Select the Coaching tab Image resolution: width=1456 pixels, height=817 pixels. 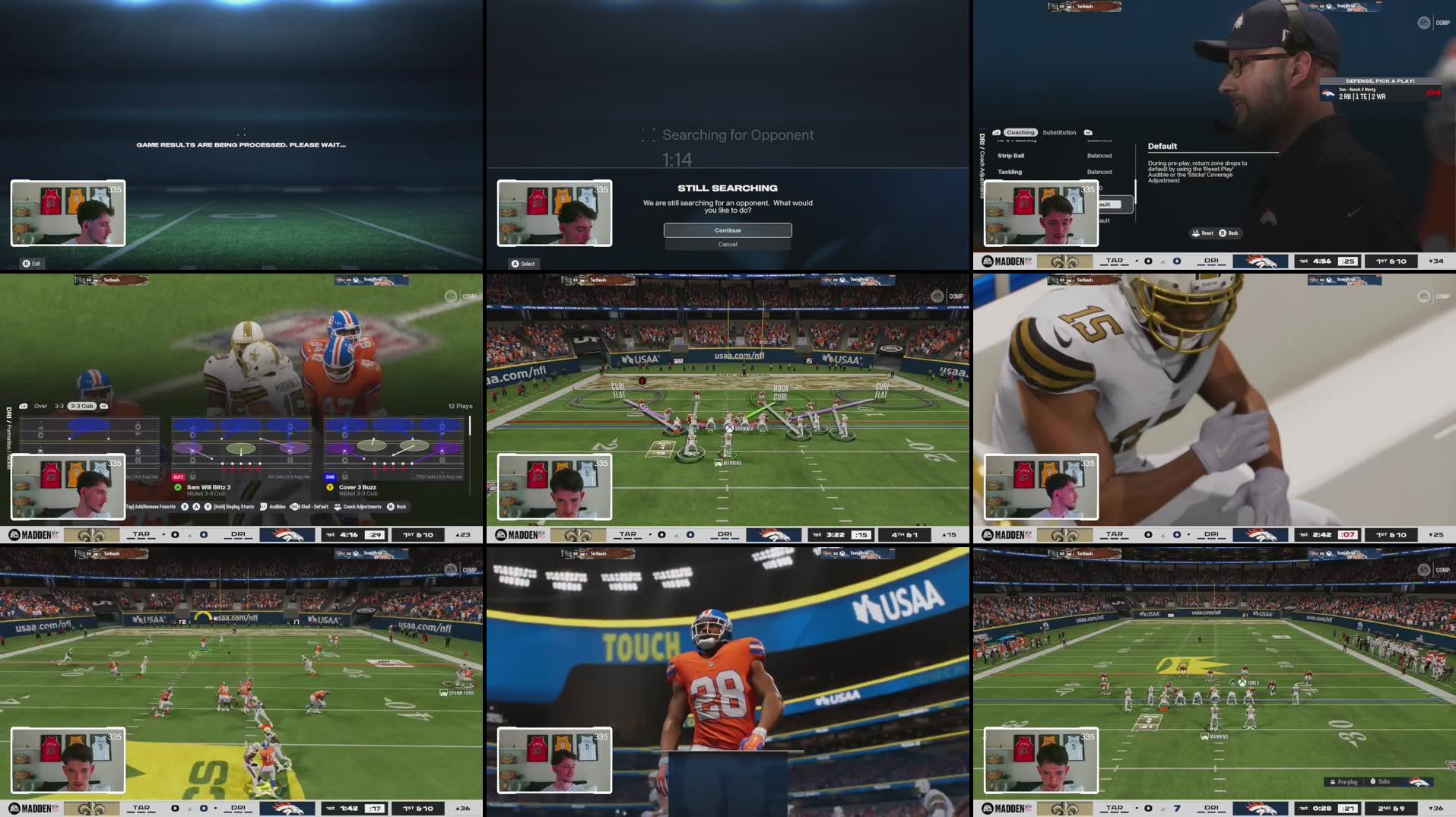pos(1020,133)
